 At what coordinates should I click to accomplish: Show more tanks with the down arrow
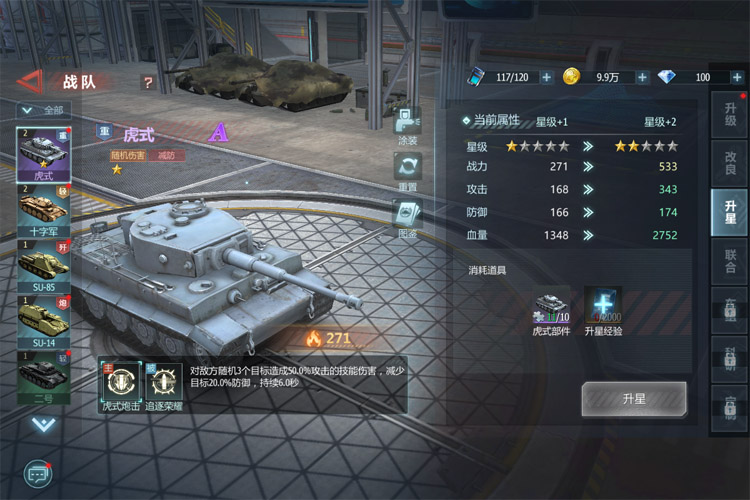point(43,424)
